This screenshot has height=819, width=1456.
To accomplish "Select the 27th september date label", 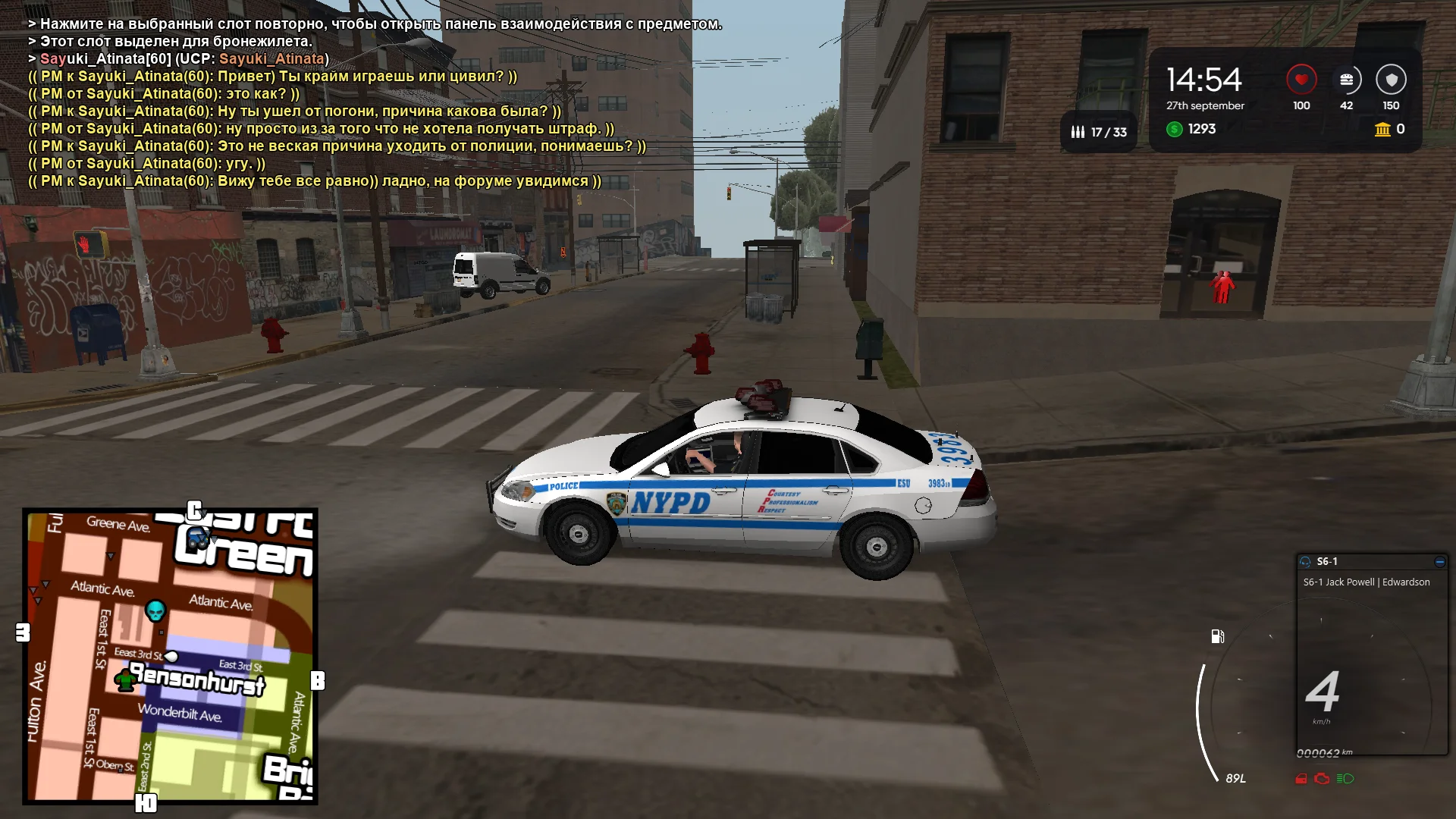I will point(1204,106).
